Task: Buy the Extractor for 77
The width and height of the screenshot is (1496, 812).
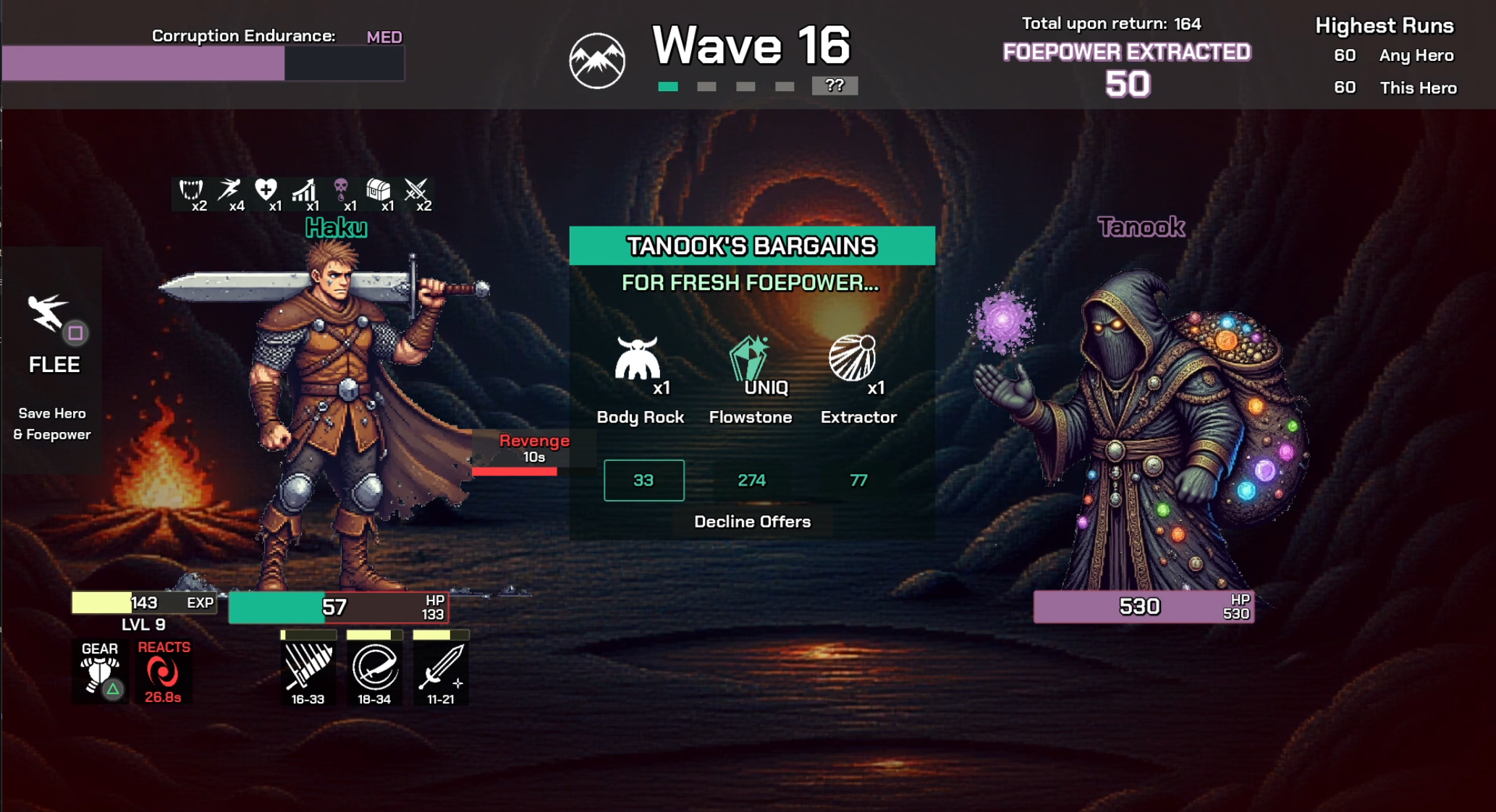Action: tap(858, 481)
